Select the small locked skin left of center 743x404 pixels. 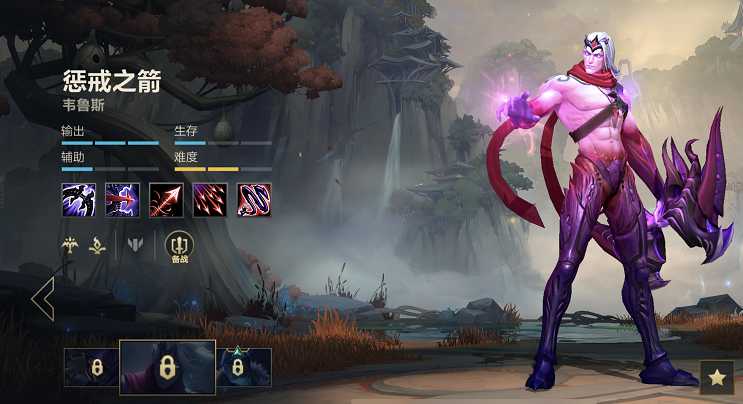click(x=91, y=367)
